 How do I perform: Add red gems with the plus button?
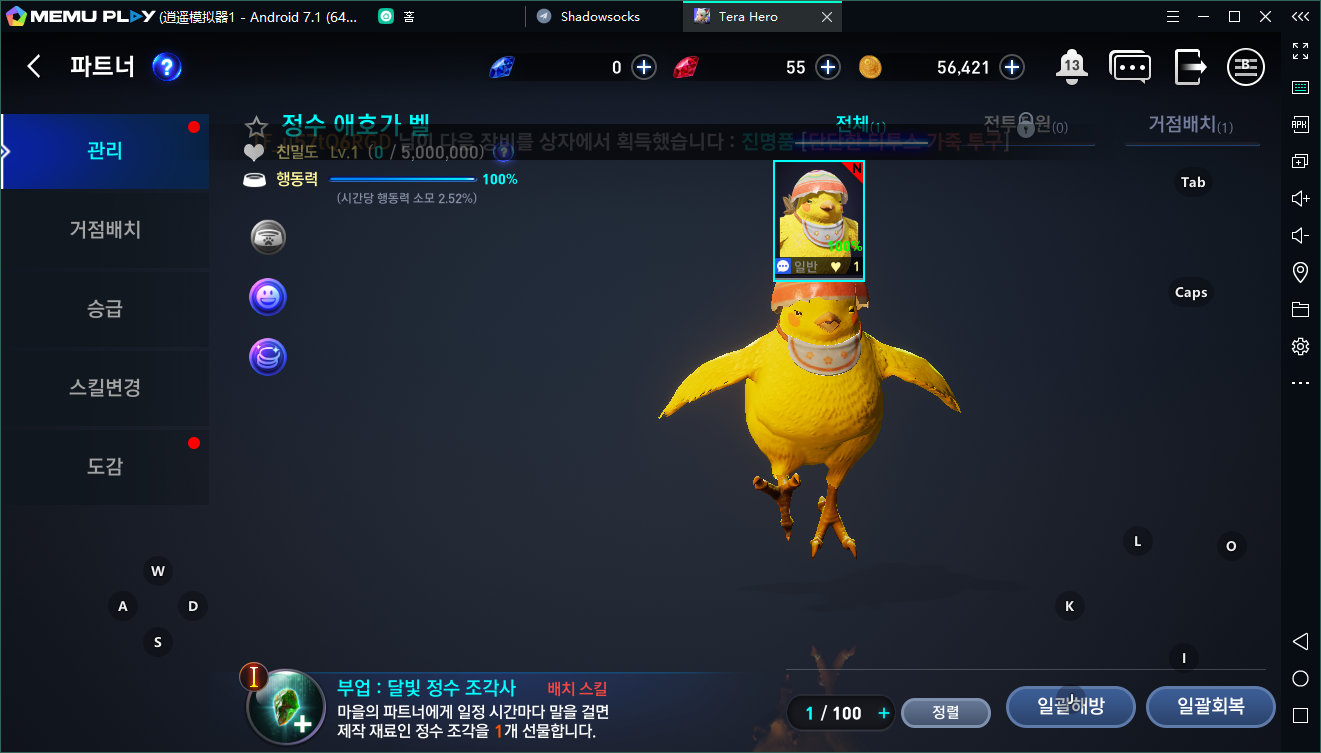click(828, 67)
